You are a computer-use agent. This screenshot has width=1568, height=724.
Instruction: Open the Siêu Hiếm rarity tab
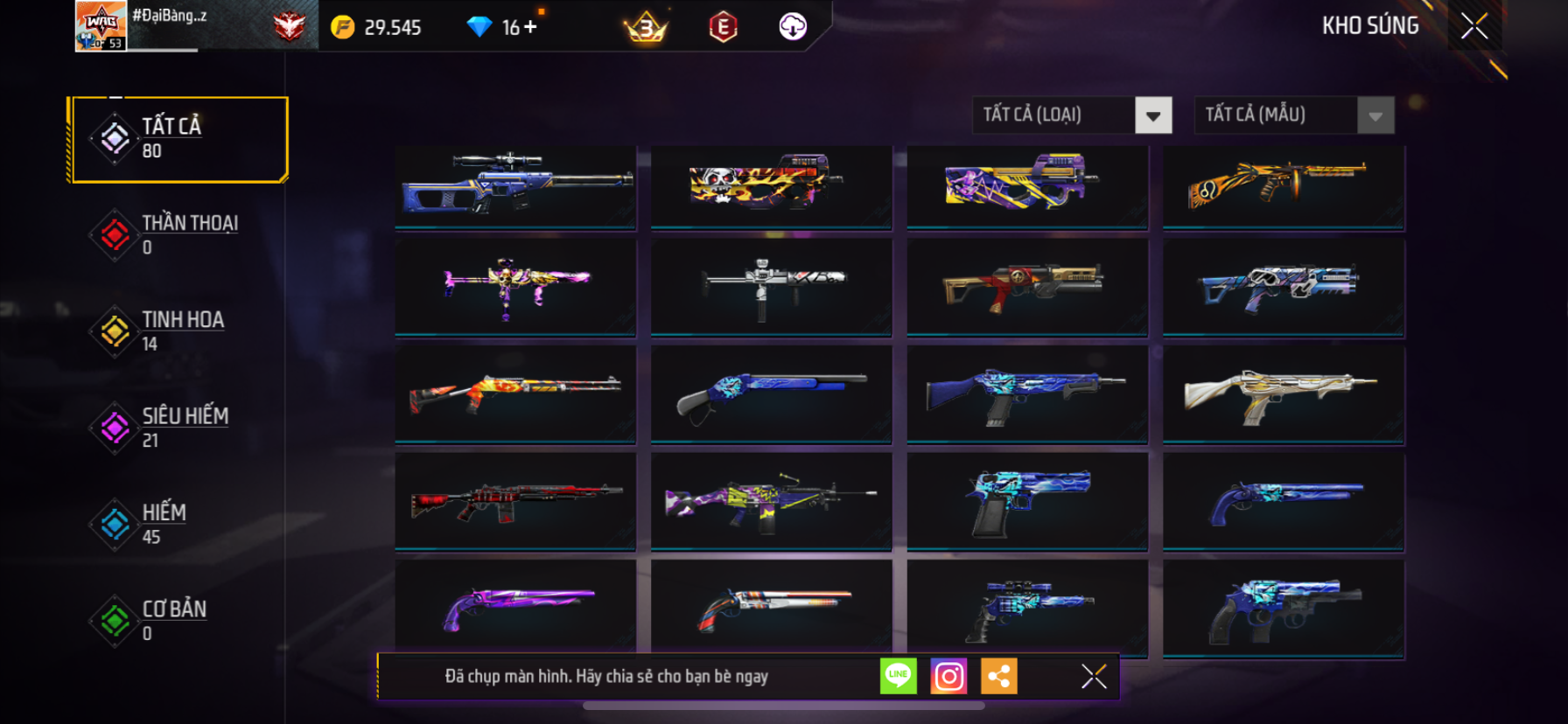pyautogui.click(x=179, y=428)
